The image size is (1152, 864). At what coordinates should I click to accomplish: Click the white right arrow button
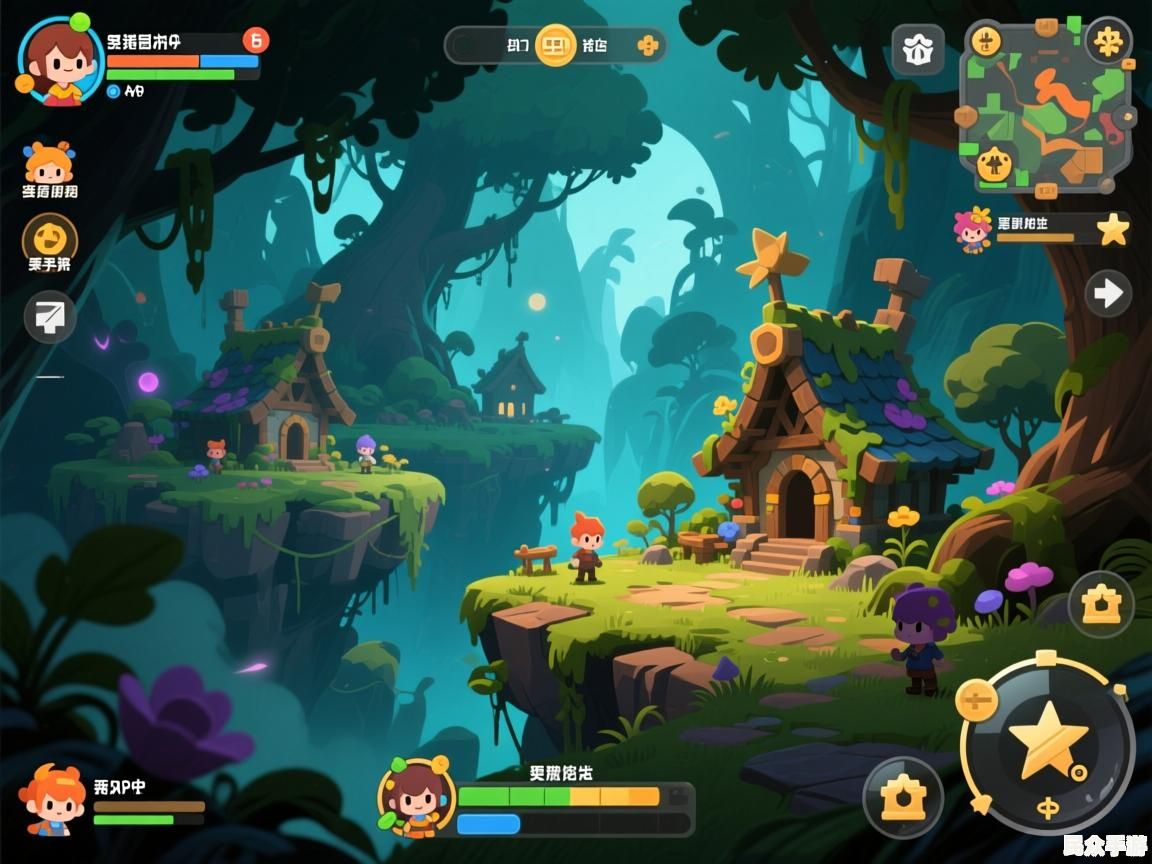point(1108,293)
